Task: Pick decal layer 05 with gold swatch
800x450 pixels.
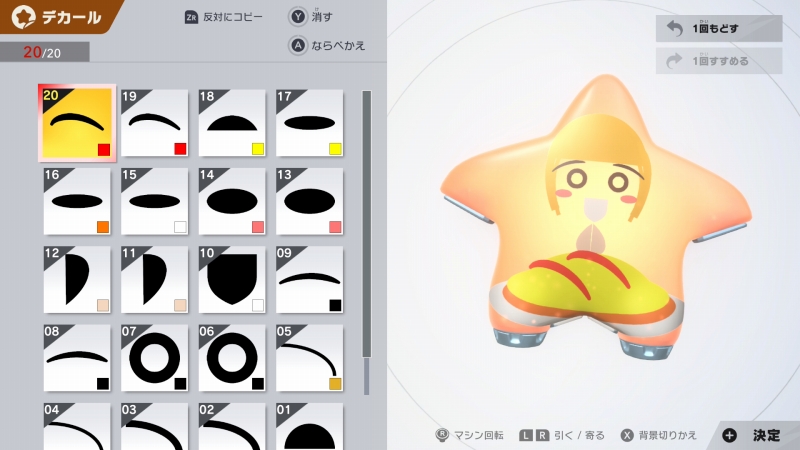Action: point(310,357)
